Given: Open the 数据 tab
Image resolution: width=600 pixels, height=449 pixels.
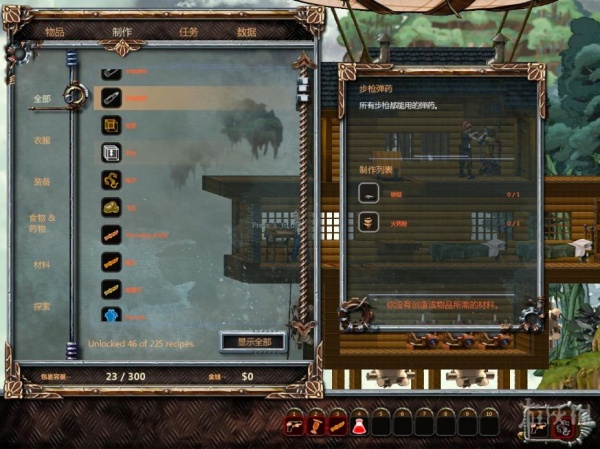Looking at the screenshot, I should (246, 32).
